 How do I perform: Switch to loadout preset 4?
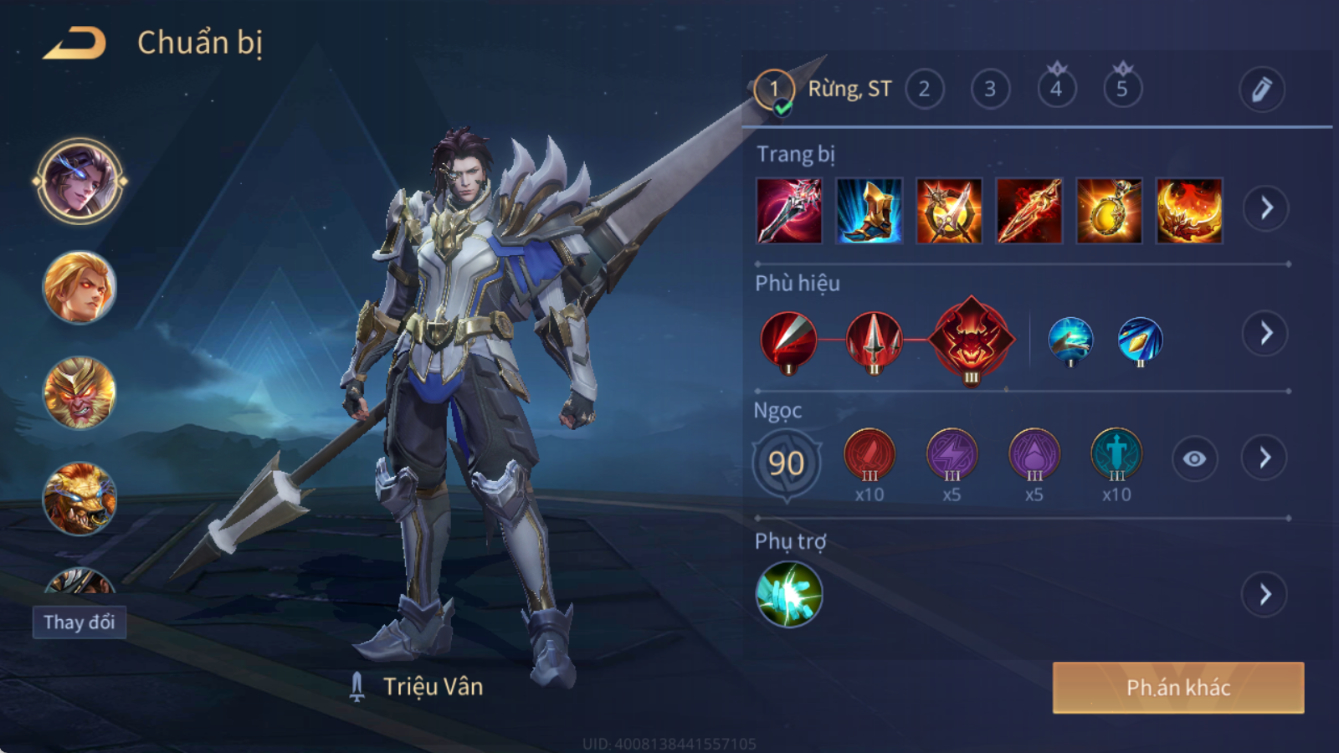tap(1056, 90)
